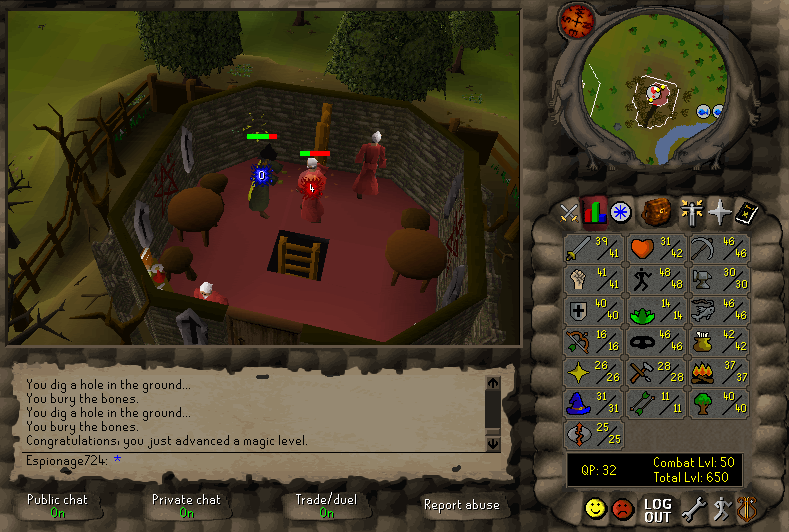Click the Report abuse button
Viewport: 789px width, 532px height.
coord(460,505)
